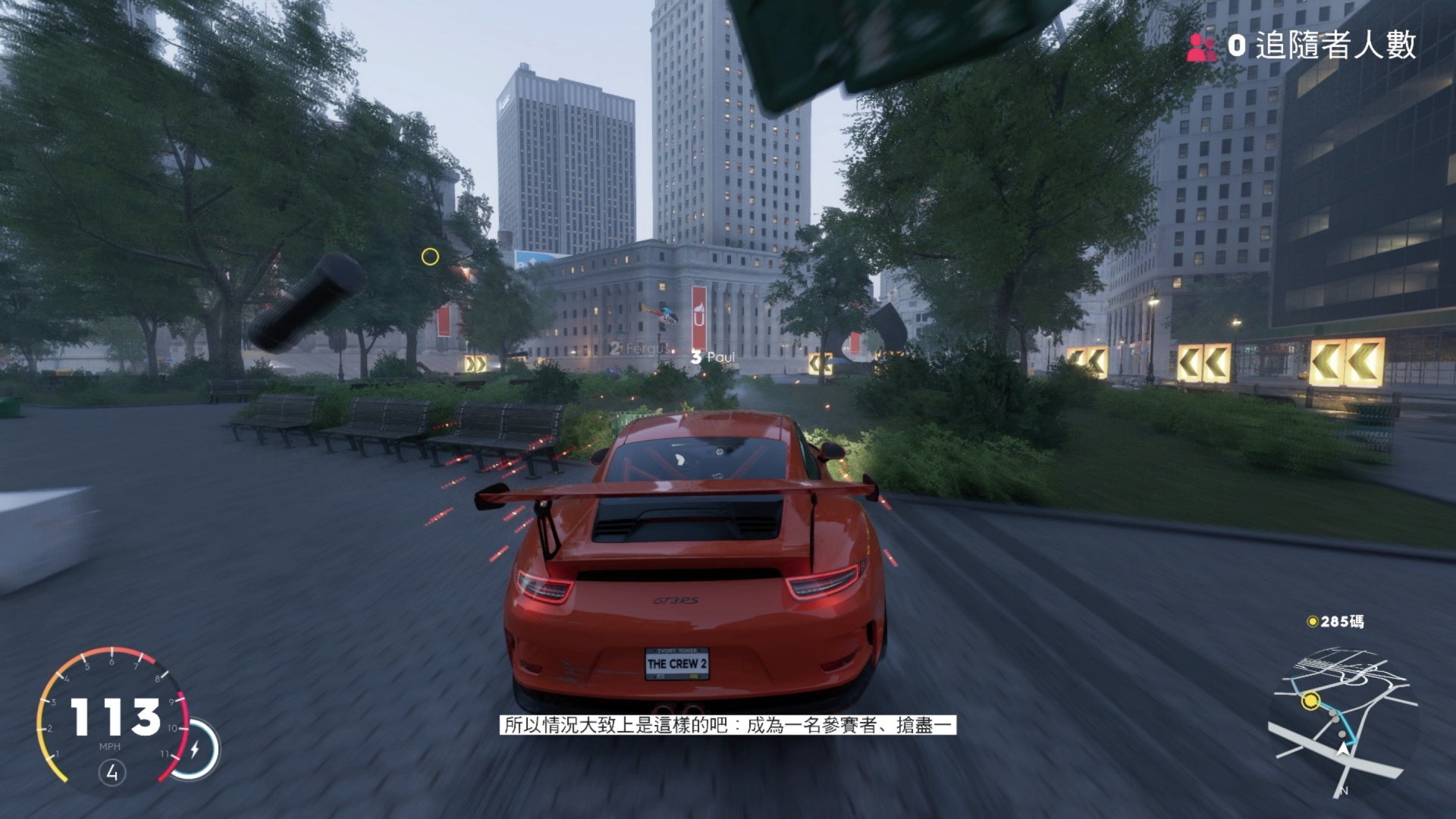The height and width of the screenshot is (819, 1456).
Task: Click the red followers icon
Action: point(1201,47)
